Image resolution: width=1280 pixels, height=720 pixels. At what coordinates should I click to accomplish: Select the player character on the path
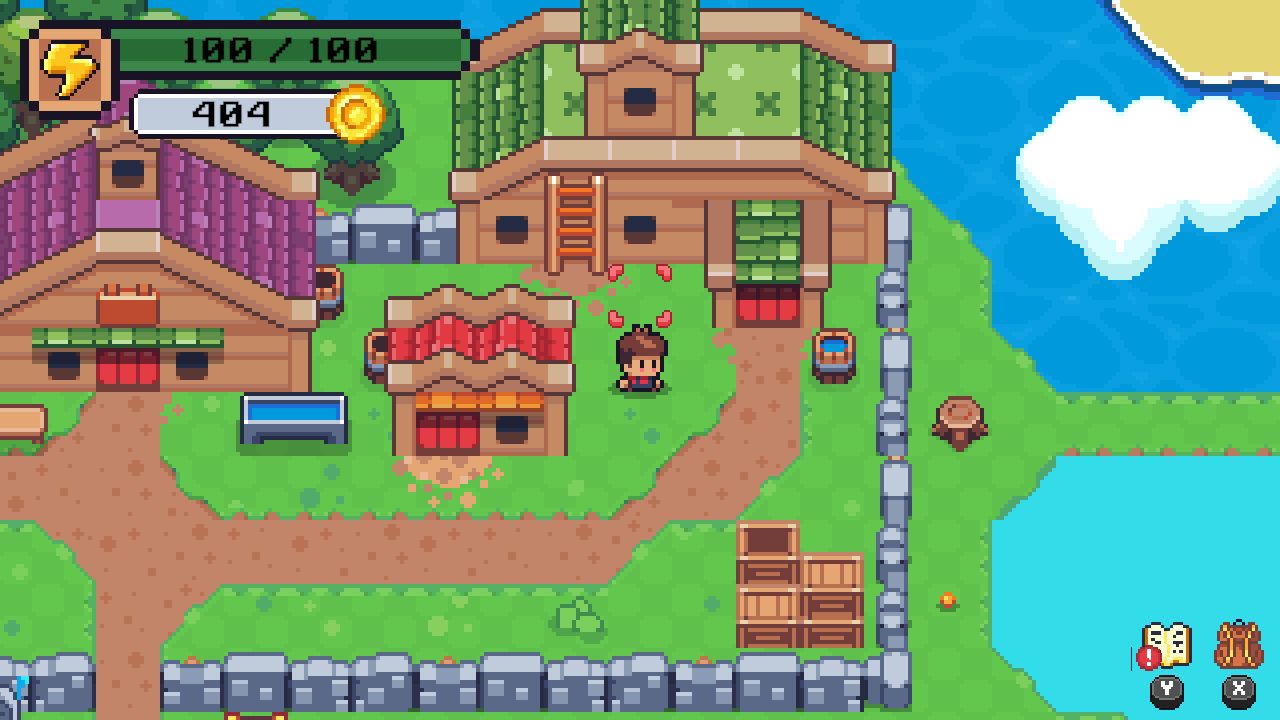[x=640, y=360]
